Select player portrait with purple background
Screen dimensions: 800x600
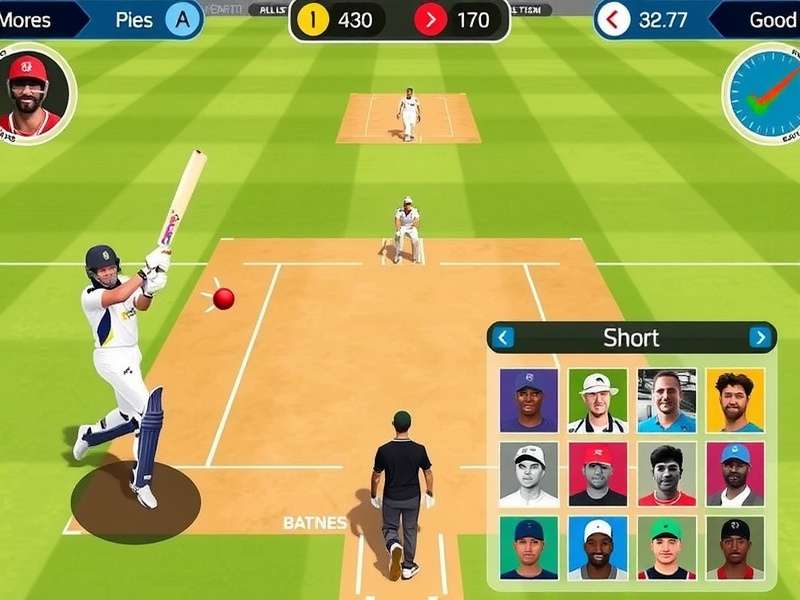(529, 400)
